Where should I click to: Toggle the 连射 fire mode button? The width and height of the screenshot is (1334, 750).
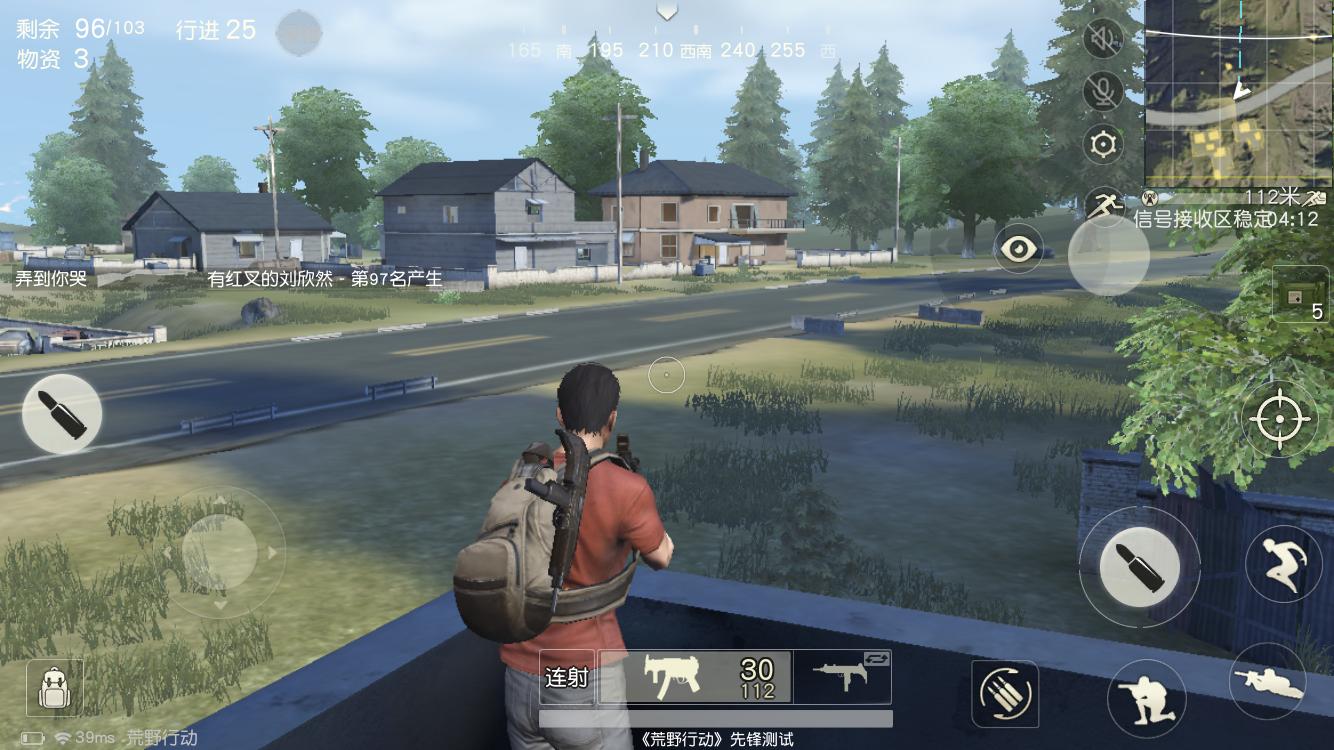566,677
